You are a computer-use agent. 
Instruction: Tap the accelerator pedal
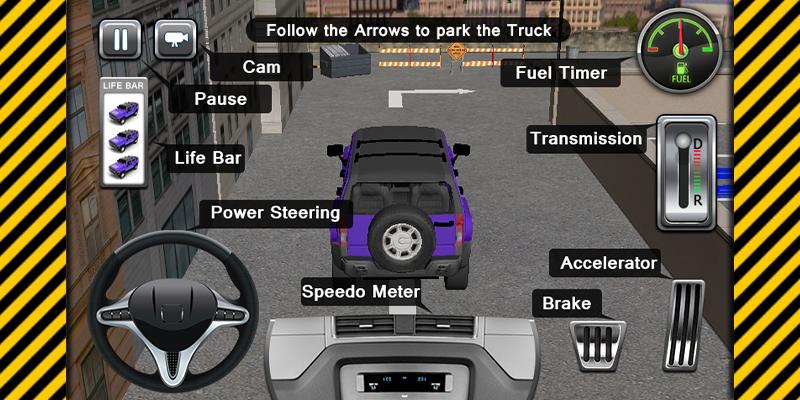(x=684, y=327)
